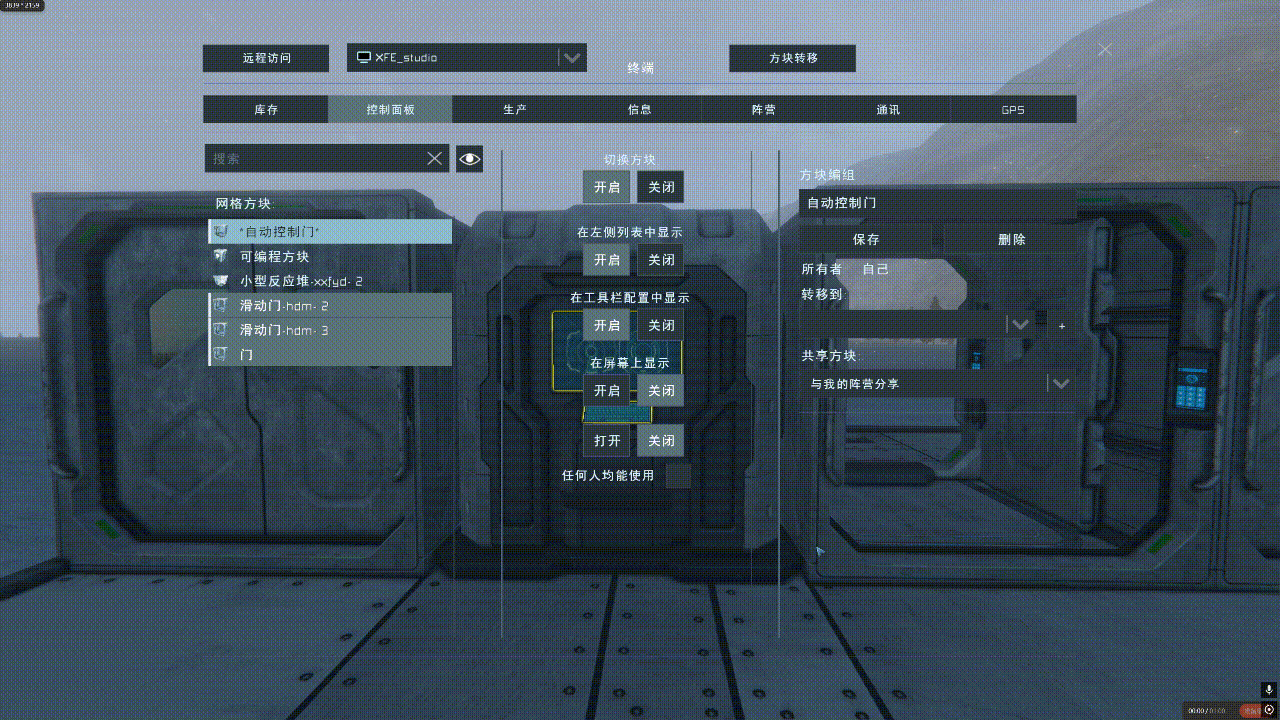Screen dimensions: 1280x720
Task: Delete the block group with 删除
Action: 1011,240
